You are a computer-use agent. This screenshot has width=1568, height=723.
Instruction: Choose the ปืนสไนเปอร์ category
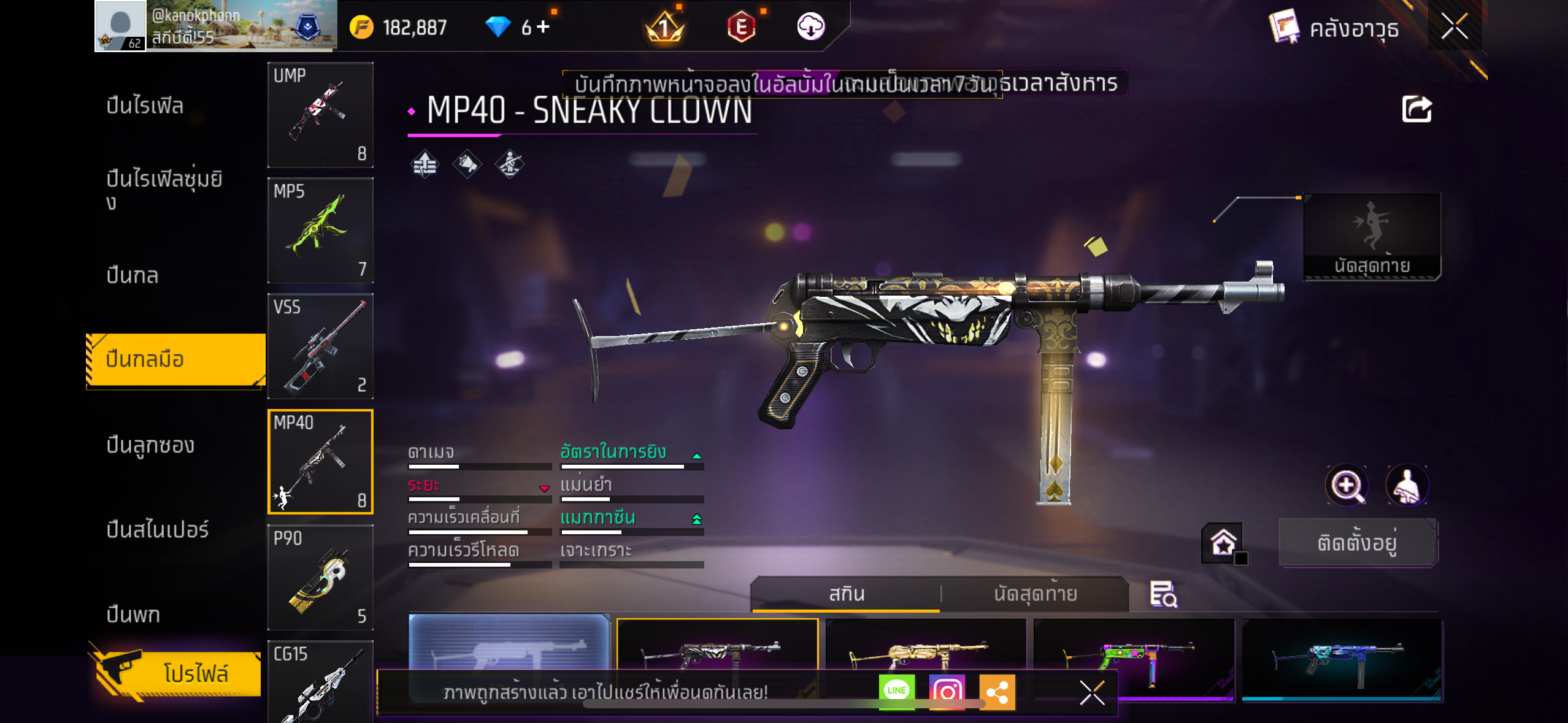pos(158,530)
